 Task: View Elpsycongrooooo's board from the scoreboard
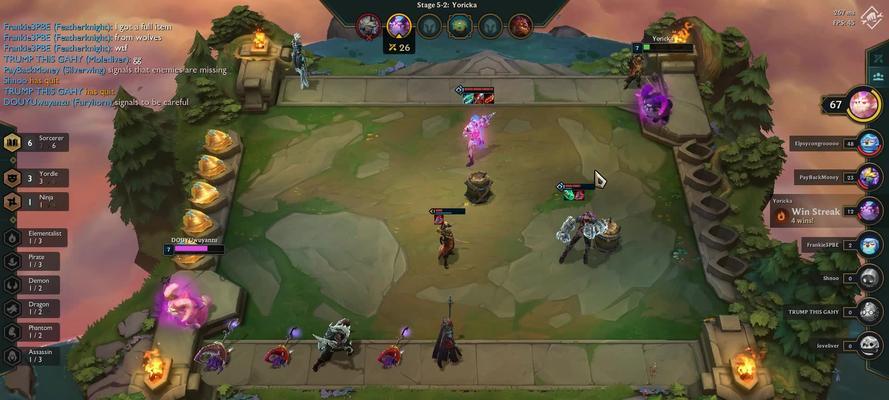click(x=870, y=144)
